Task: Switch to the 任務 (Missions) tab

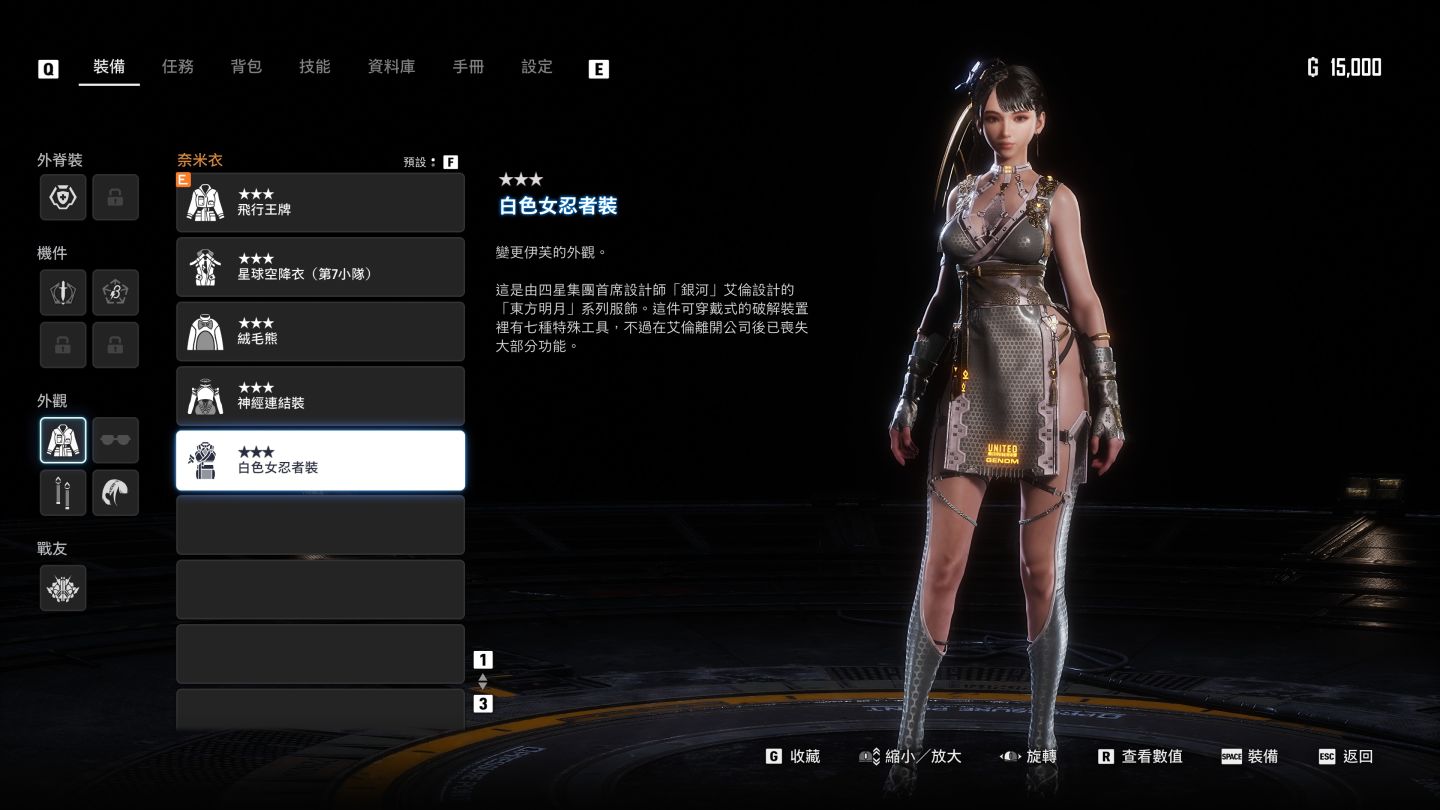Action: pyautogui.click(x=178, y=67)
